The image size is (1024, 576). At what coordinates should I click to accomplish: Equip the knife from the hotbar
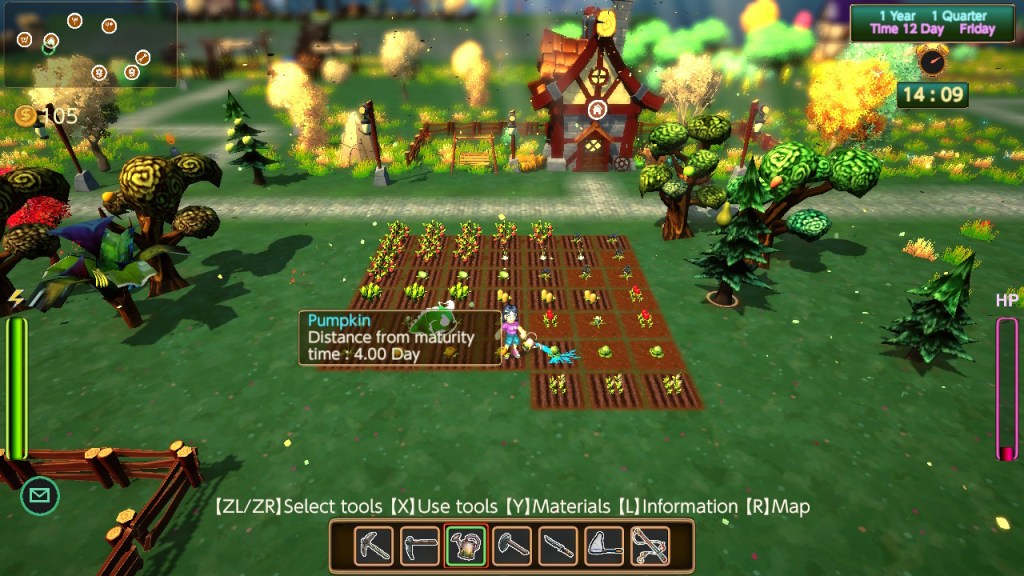558,546
